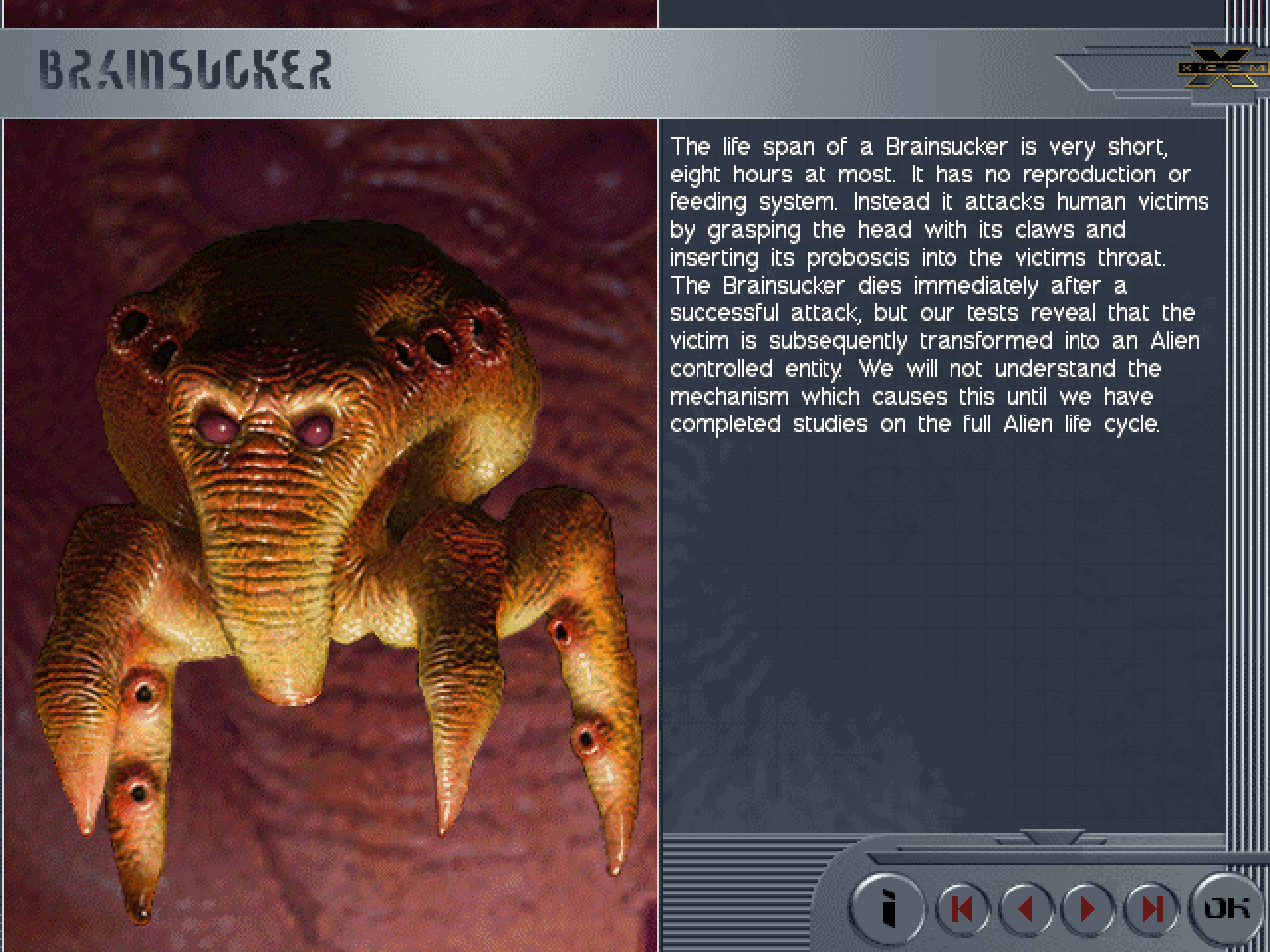Open the info button with the 'i' icon

coord(888,907)
